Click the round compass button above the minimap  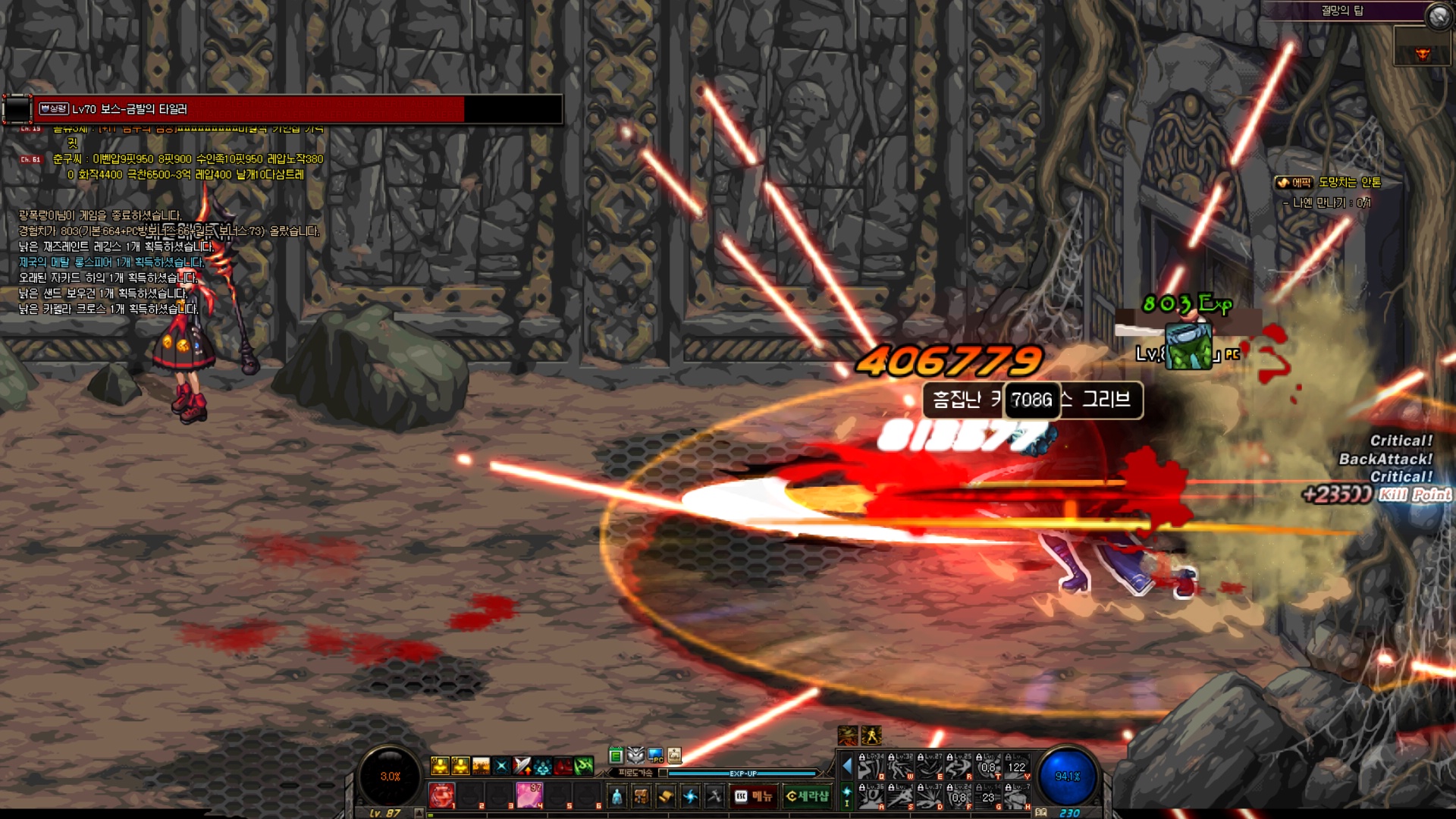[1438, 16]
